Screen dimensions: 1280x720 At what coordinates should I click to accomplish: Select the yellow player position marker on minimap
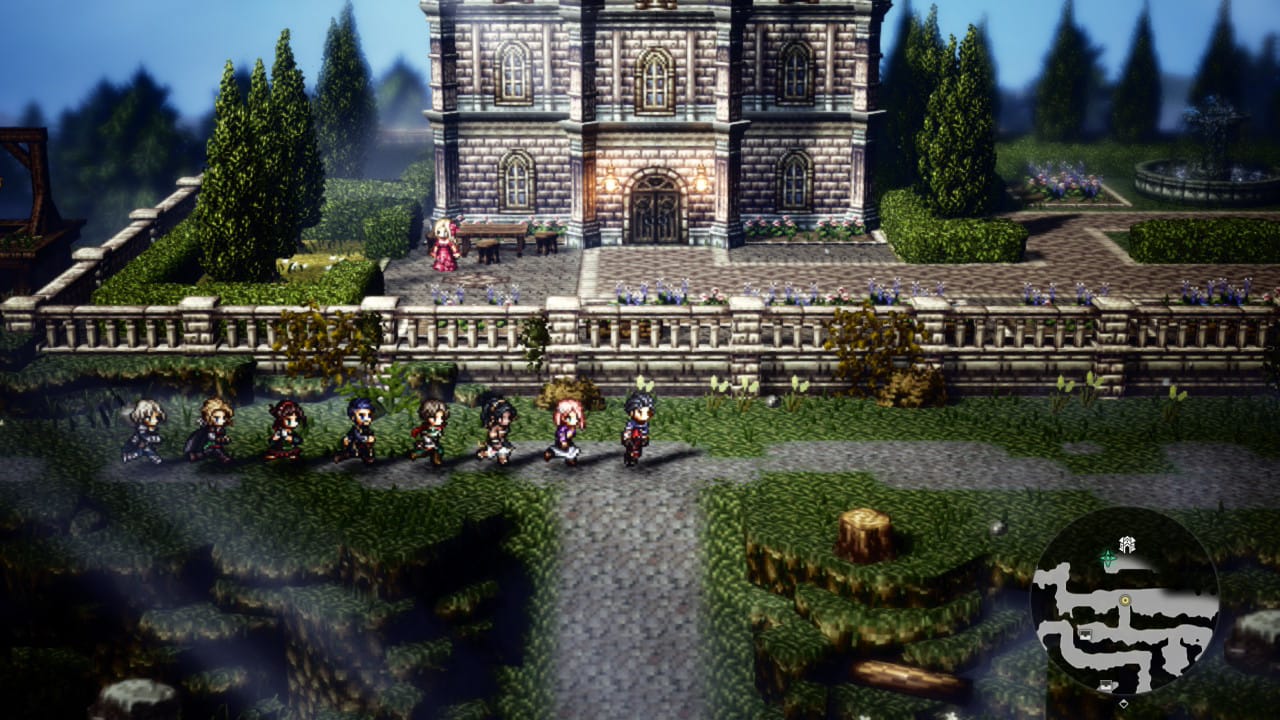point(1126,600)
